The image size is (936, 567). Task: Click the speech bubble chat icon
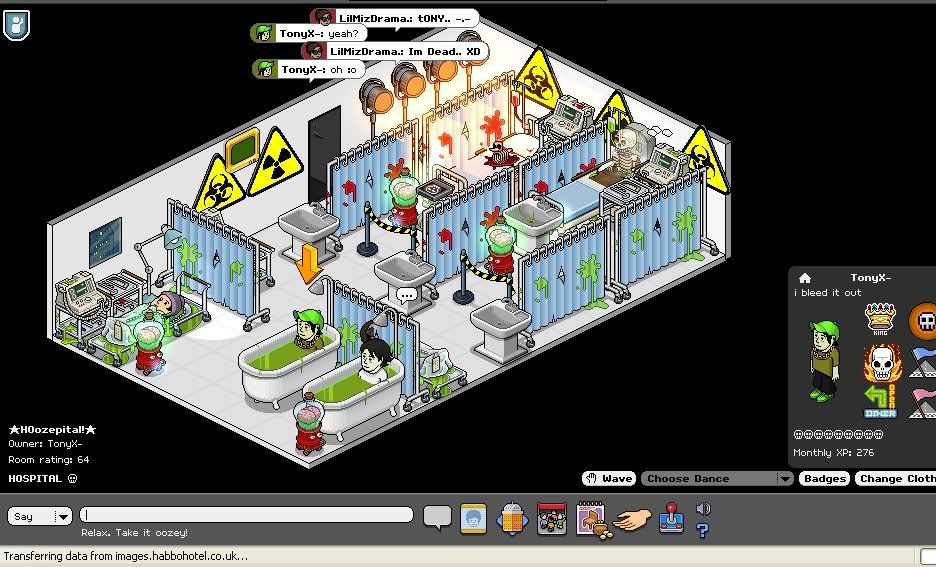[437, 517]
